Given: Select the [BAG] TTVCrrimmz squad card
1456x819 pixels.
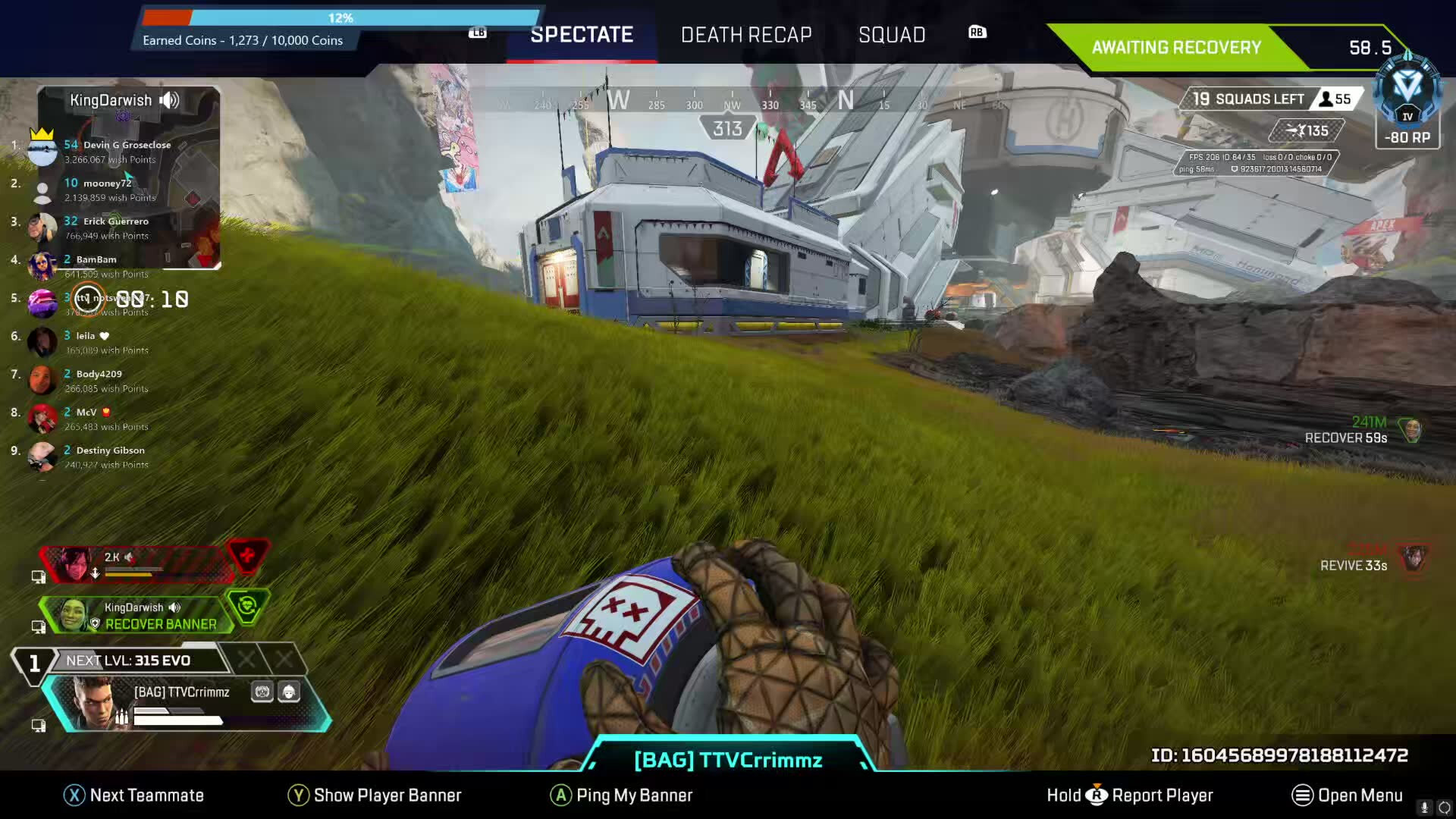Looking at the screenshot, I should pos(186,703).
